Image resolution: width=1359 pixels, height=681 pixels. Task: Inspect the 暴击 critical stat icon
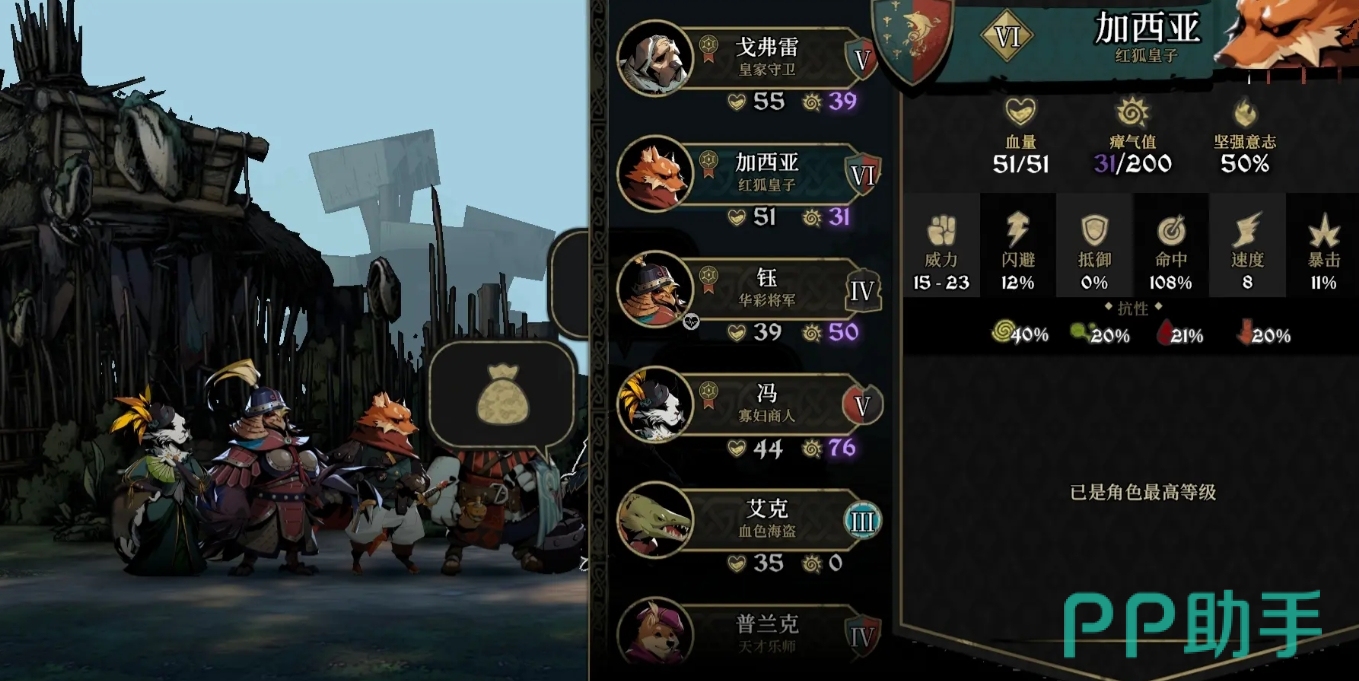1323,232
